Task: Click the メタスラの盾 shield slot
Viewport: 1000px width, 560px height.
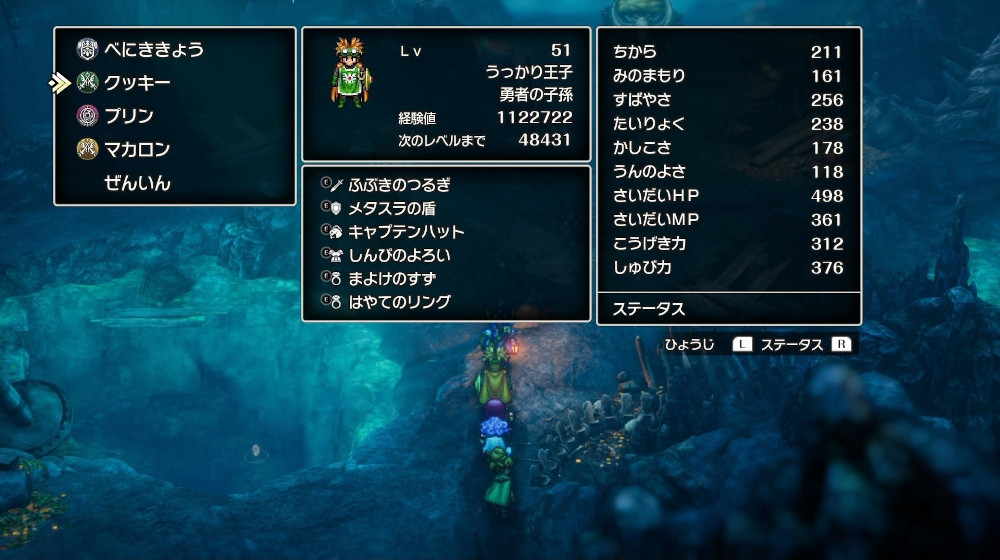Action: (x=391, y=208)
